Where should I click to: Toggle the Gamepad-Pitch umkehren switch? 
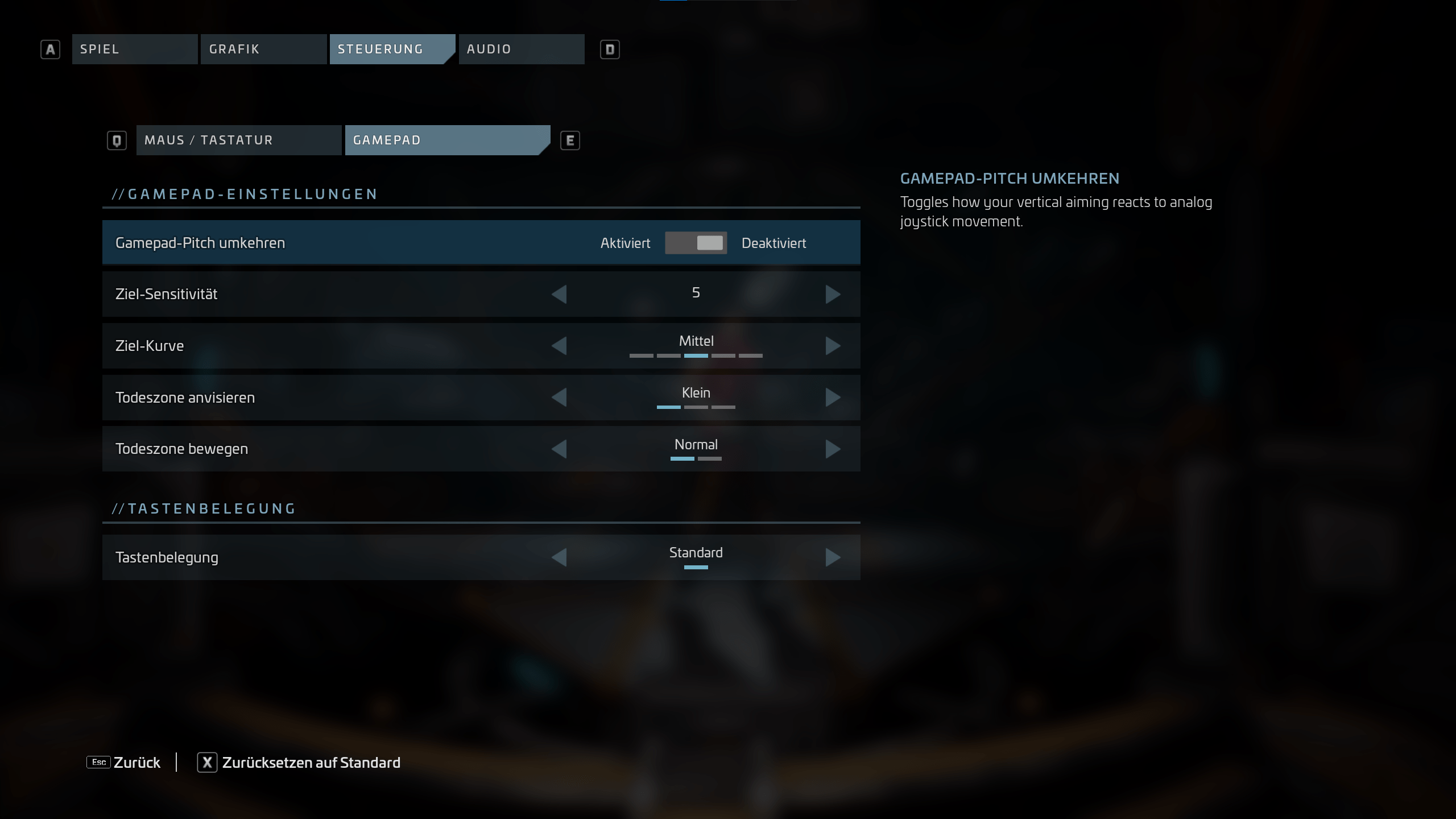[696, 243]
